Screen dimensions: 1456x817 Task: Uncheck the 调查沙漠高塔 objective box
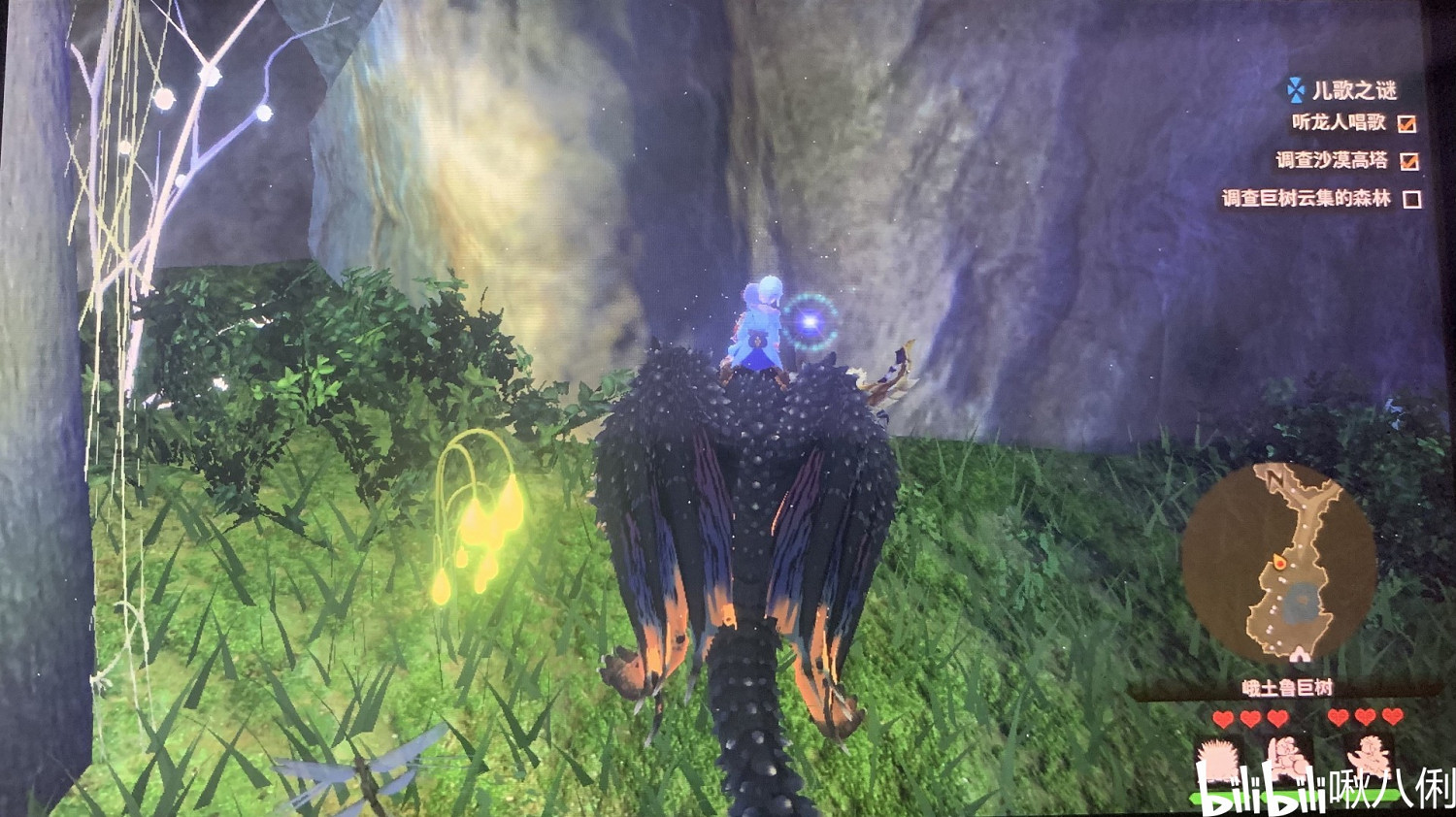click(1409, 161)
